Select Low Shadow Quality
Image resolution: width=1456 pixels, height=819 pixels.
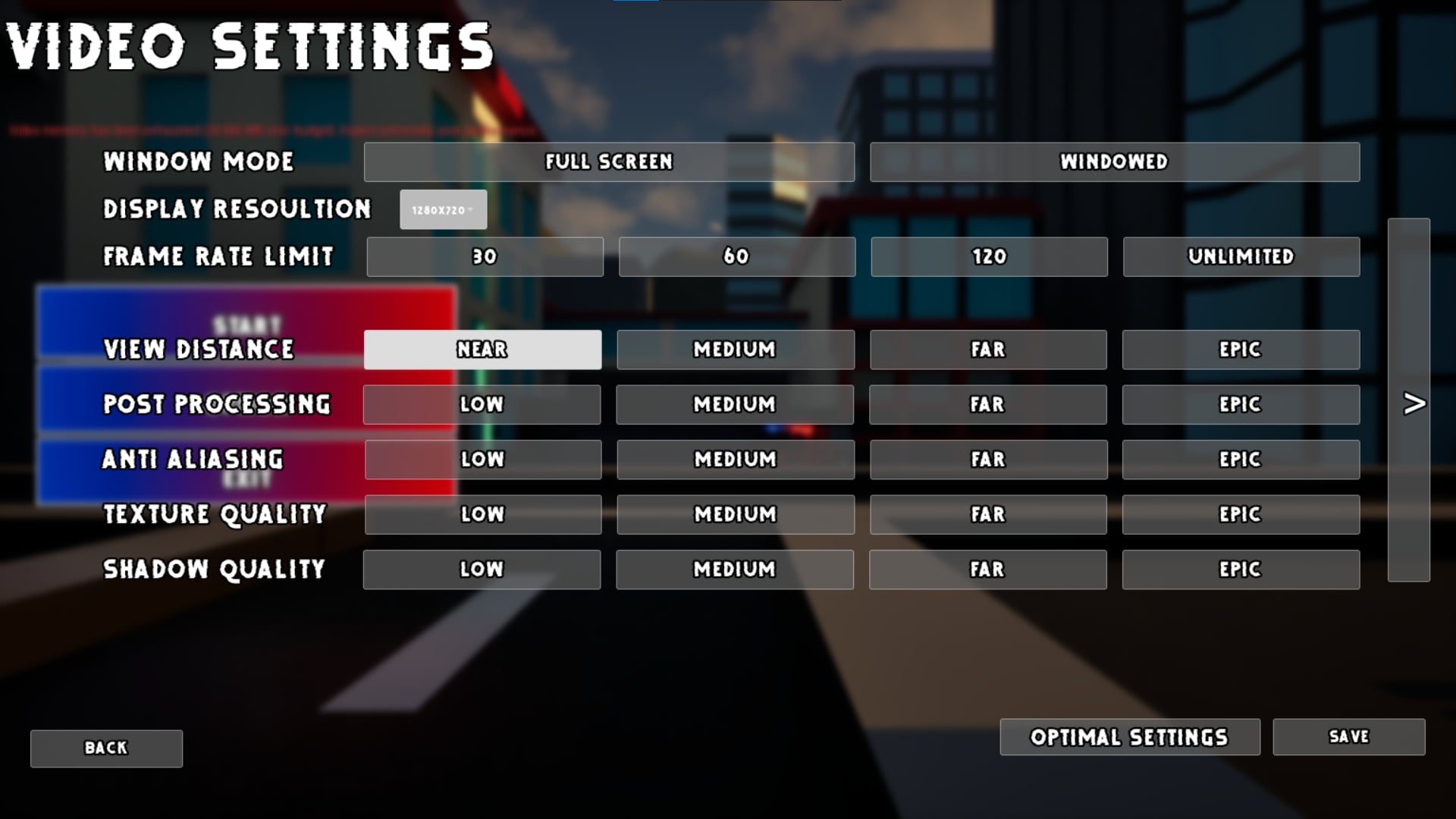[483, 569]
